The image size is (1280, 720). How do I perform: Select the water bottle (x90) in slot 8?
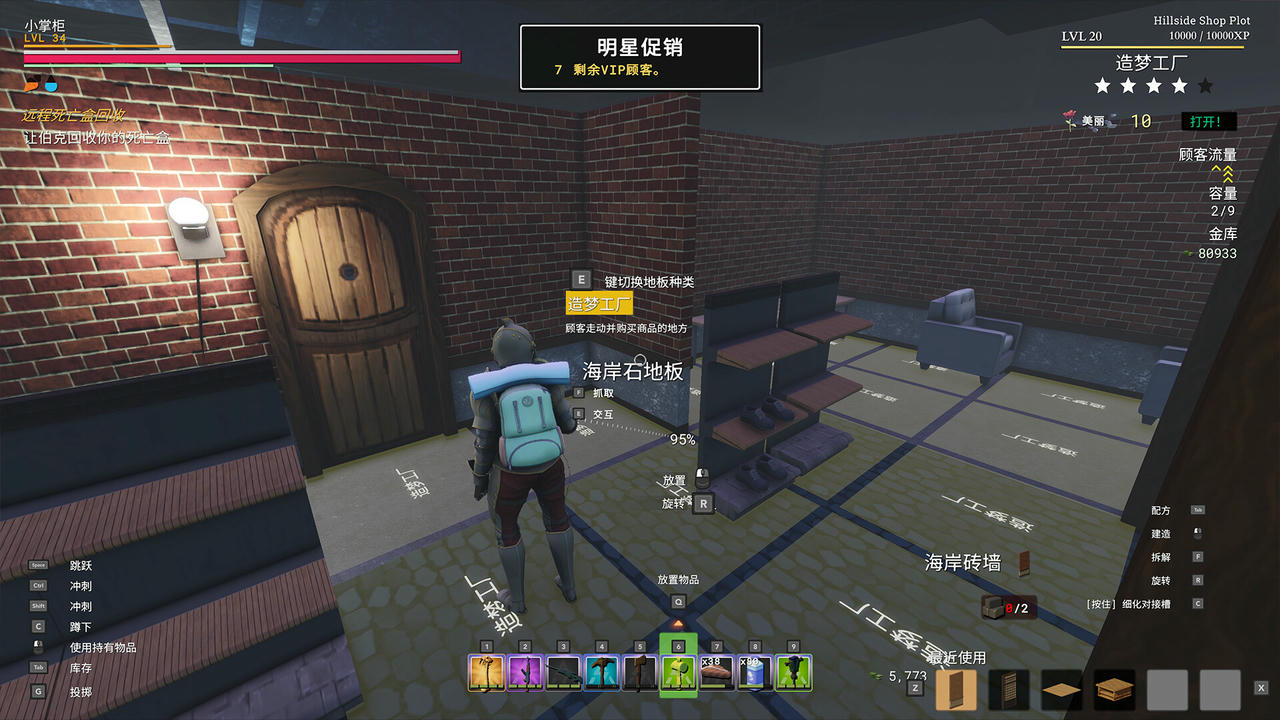pyautogui.click(x=752, y=674)
